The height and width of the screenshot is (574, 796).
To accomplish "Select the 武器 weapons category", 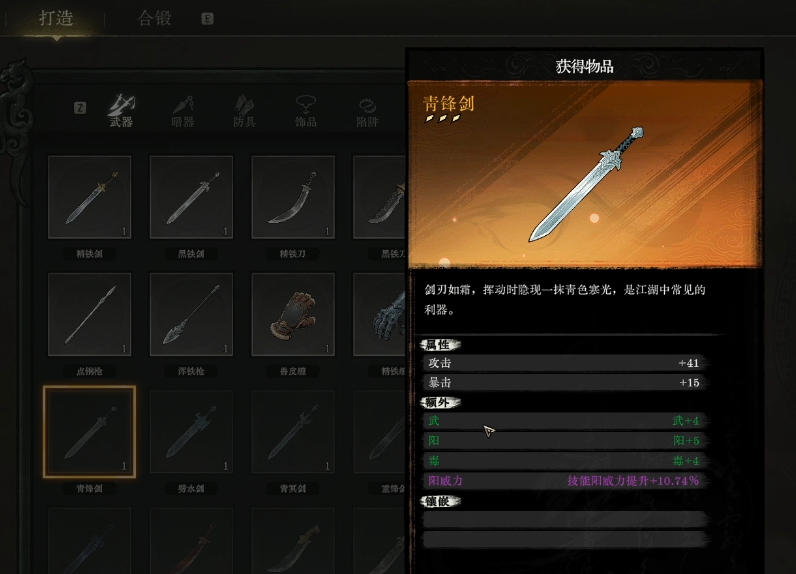I will tap(121, 110).
